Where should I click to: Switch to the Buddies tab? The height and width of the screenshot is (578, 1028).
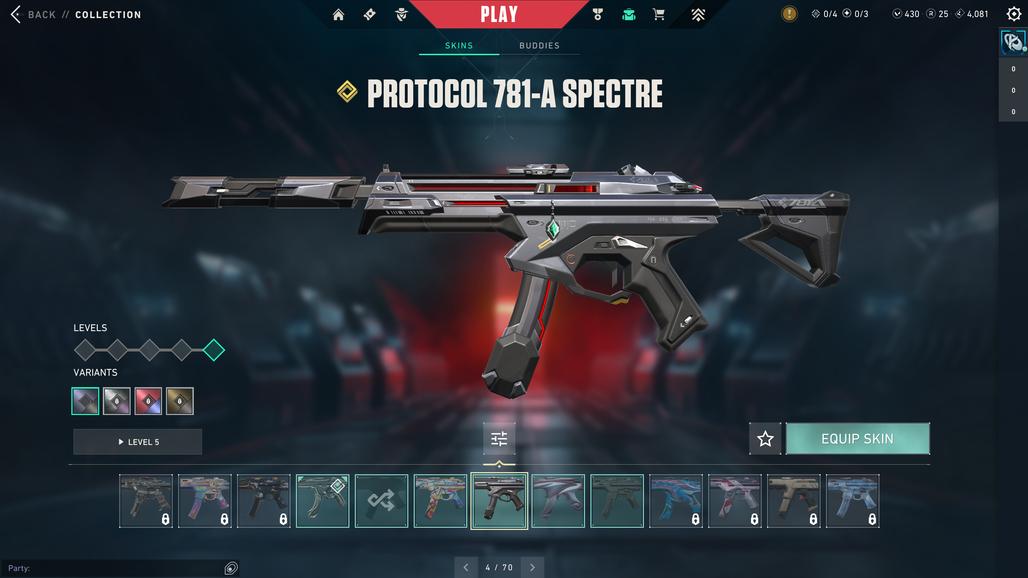[x=539, y=46]
